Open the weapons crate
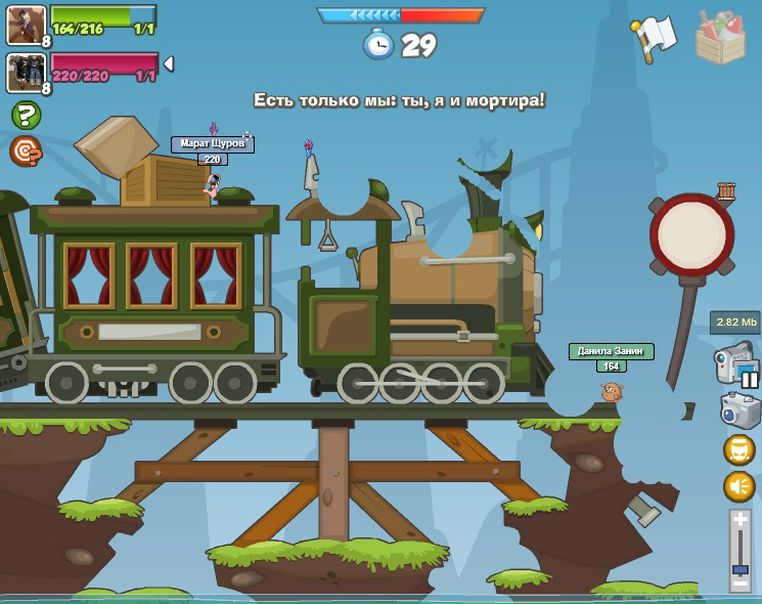This screenshot has height=604, width=762. 720,37
